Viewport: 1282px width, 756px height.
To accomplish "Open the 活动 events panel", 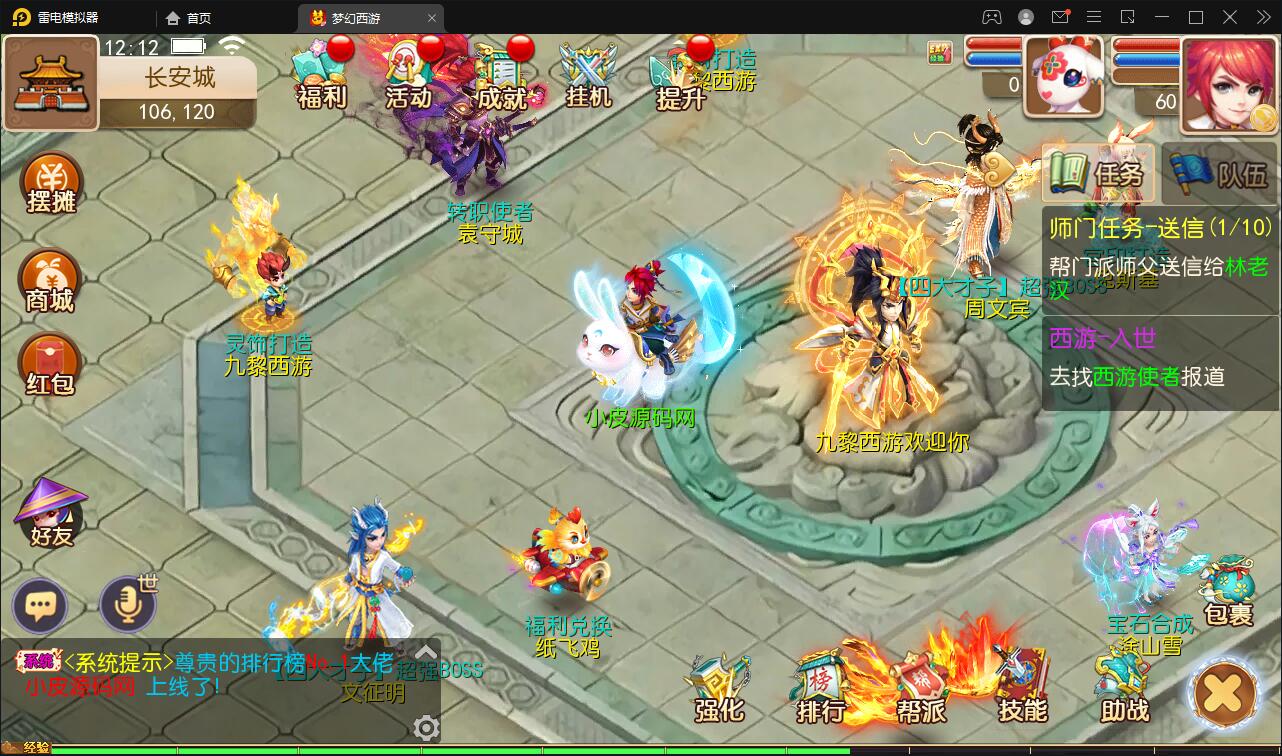I will [408, 75].
